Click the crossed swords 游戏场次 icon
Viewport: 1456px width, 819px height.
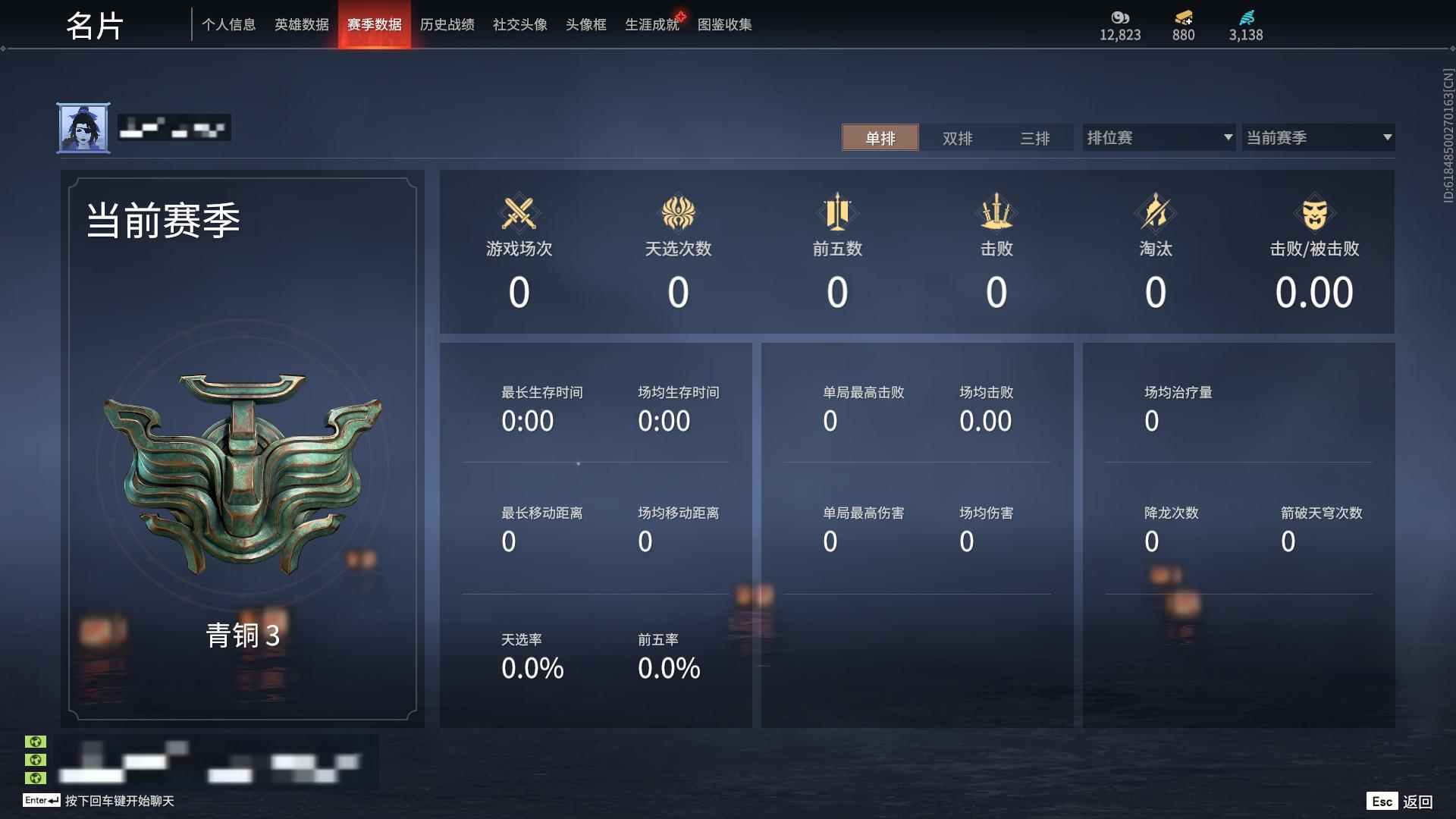[x=519, y=213]
